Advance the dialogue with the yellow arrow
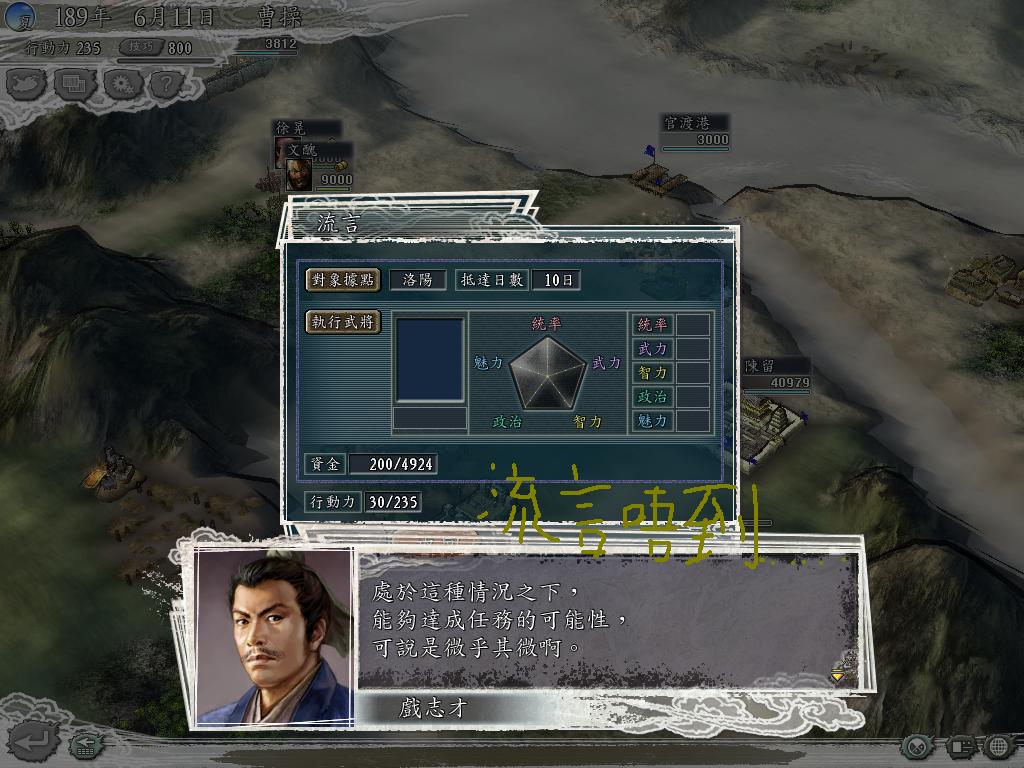Viewport: 1024px width, 768px height. (837, 677)
